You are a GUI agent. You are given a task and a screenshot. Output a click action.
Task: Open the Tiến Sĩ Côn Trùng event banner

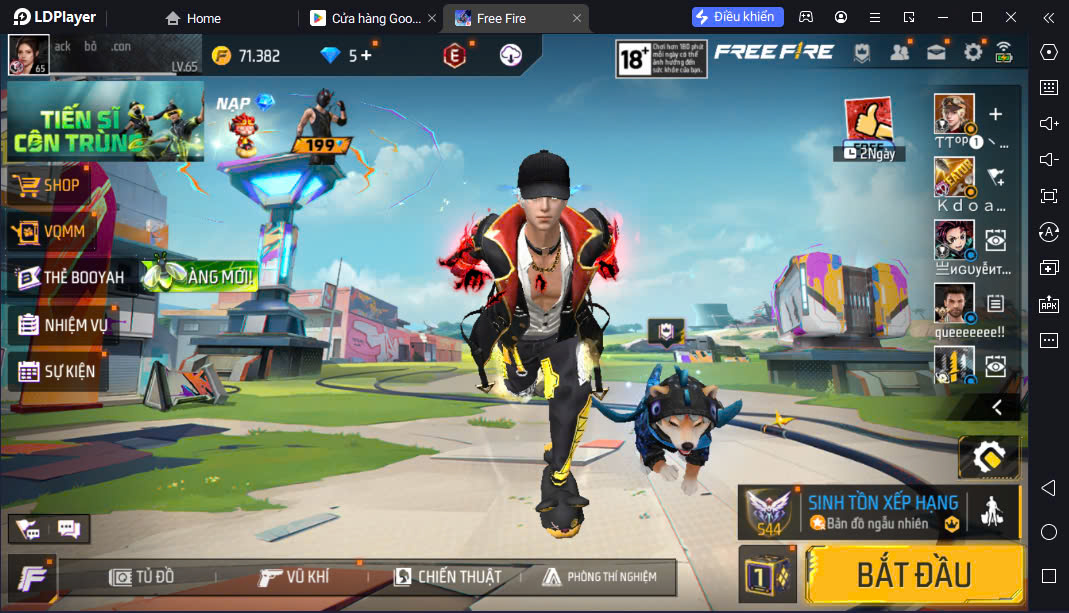point(104,121)
